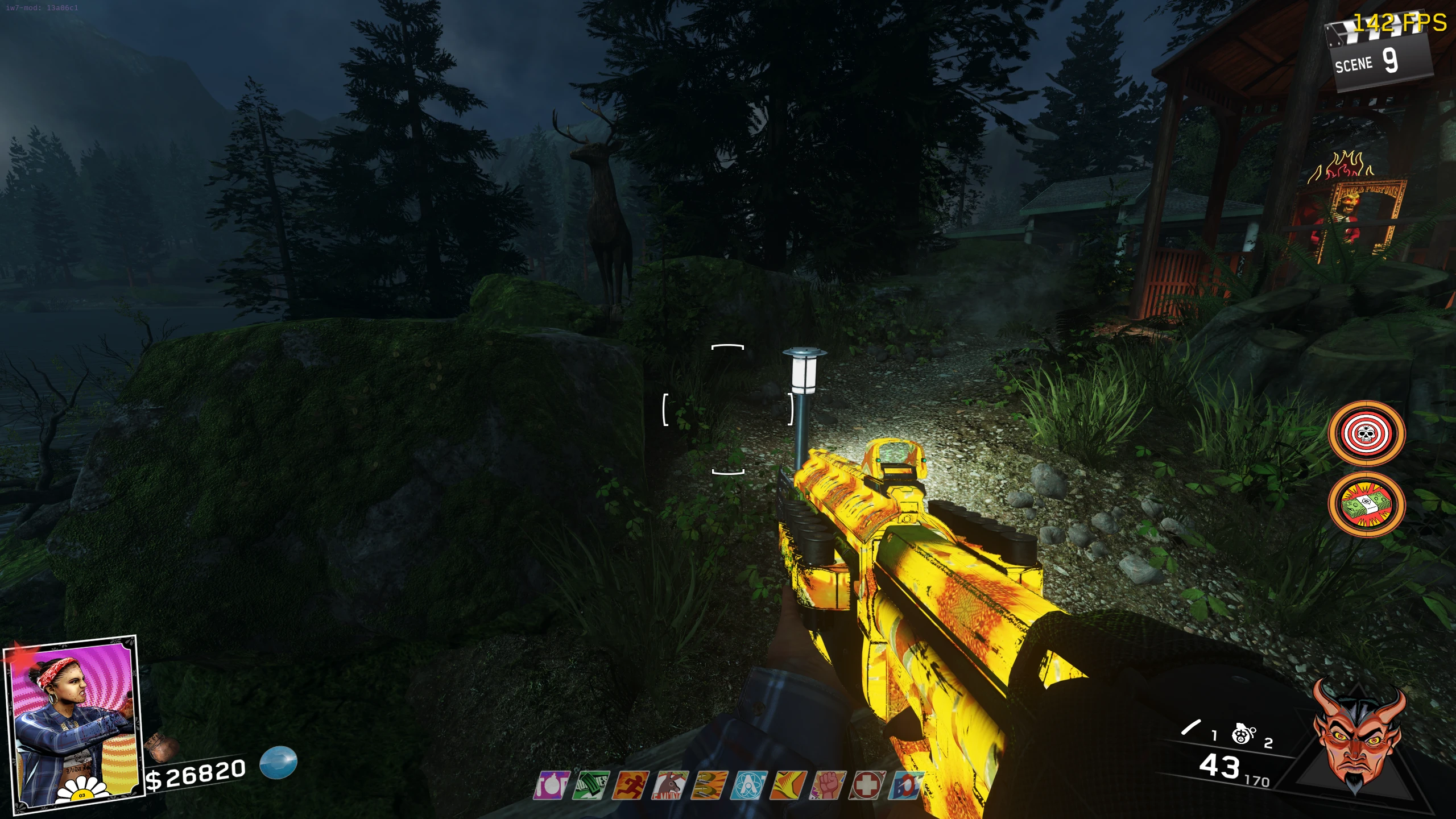
Task: Select the raised fist perk icon
Action: coord(828,785)
